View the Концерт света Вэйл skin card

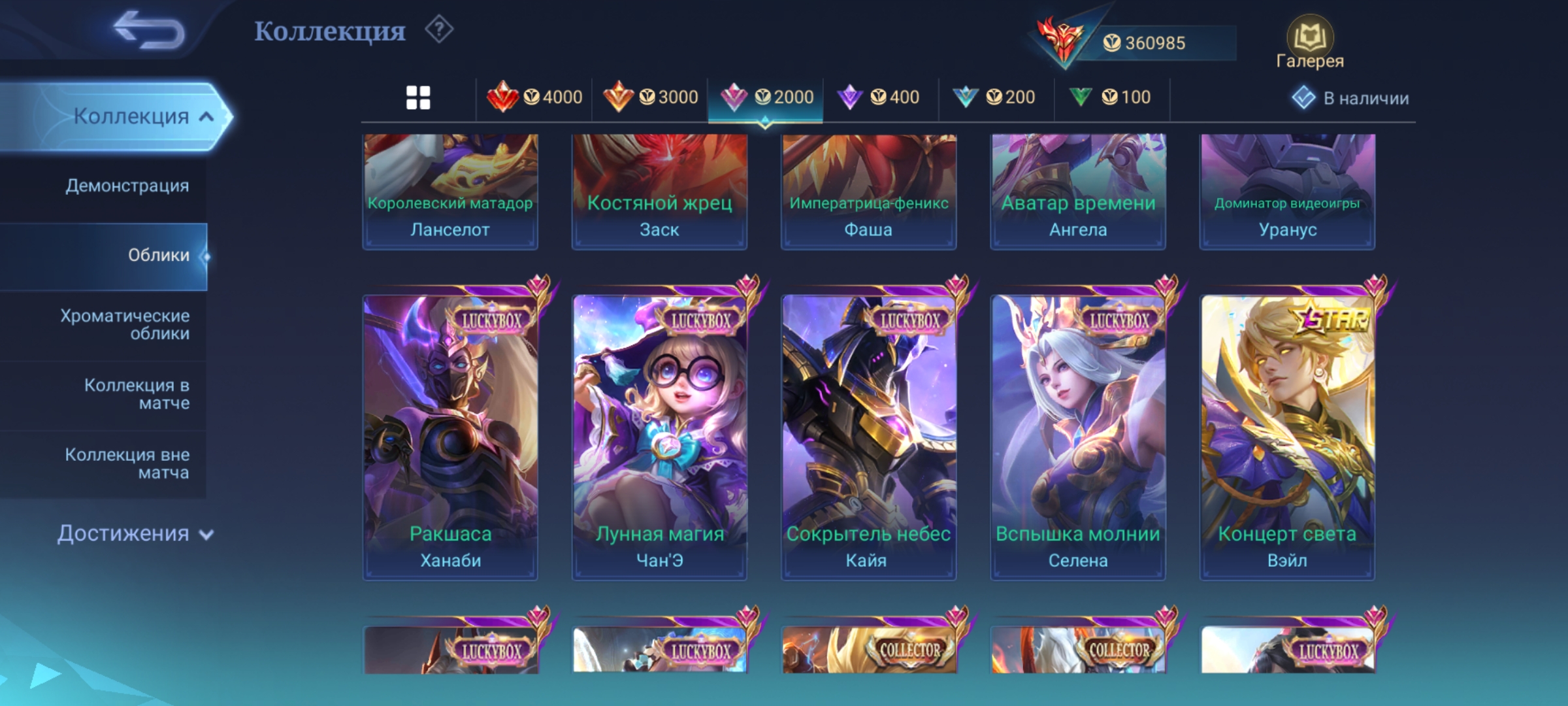tap(1287, 437)
